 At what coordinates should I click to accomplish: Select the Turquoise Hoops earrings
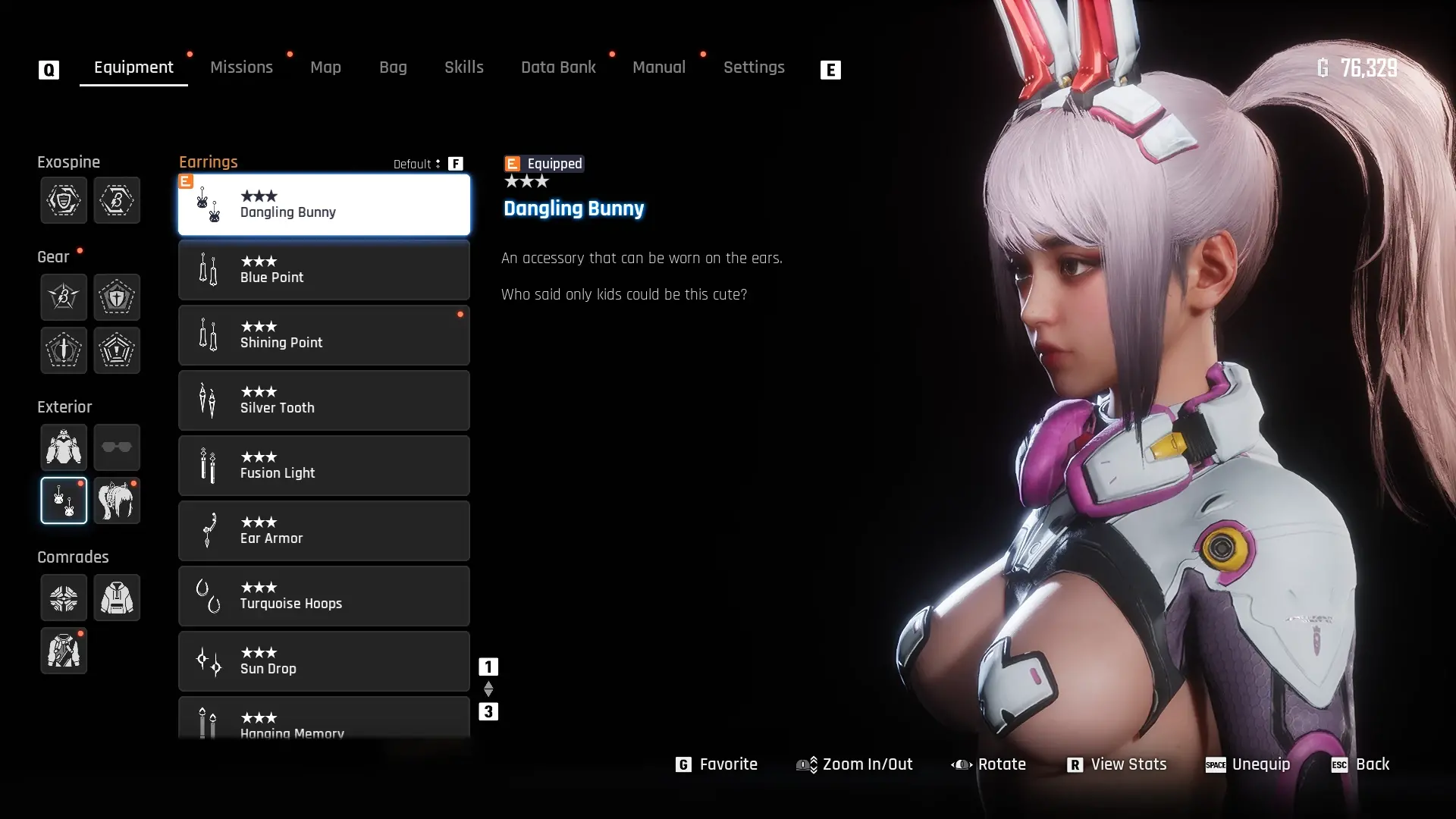[324, 596]
